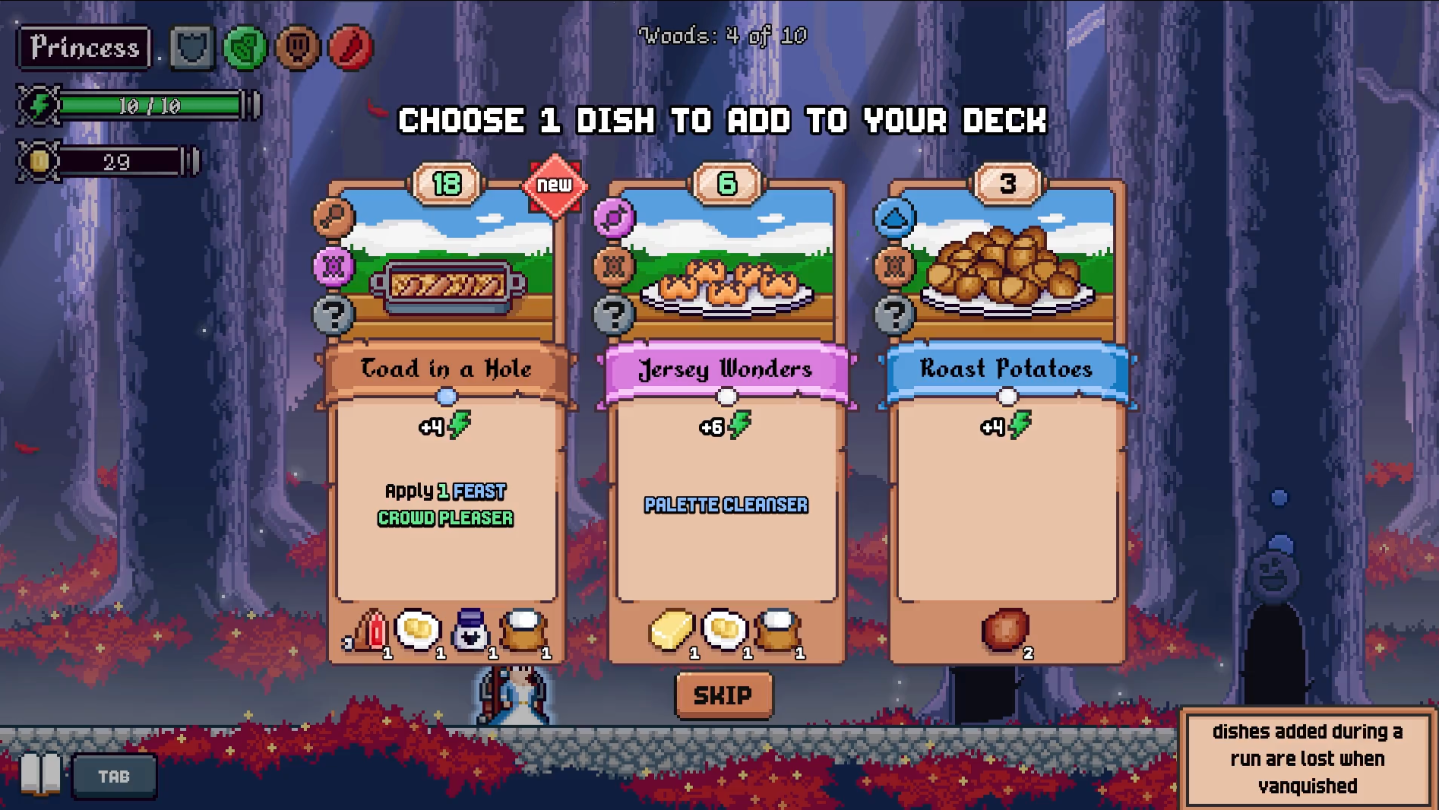Click the spoon icon on Toad in a Hole card
The width and height of the screenshot is (1439, 810).
[333, 218]
